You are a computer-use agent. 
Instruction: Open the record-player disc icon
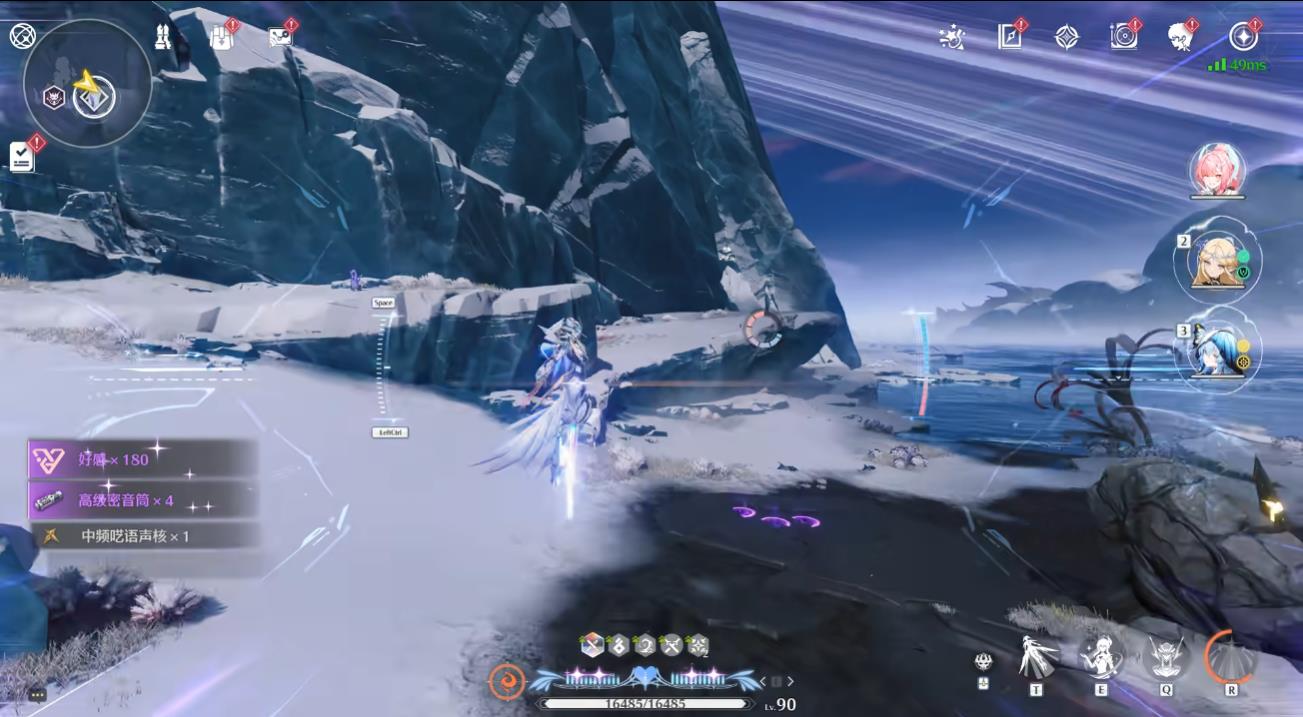1124,37
